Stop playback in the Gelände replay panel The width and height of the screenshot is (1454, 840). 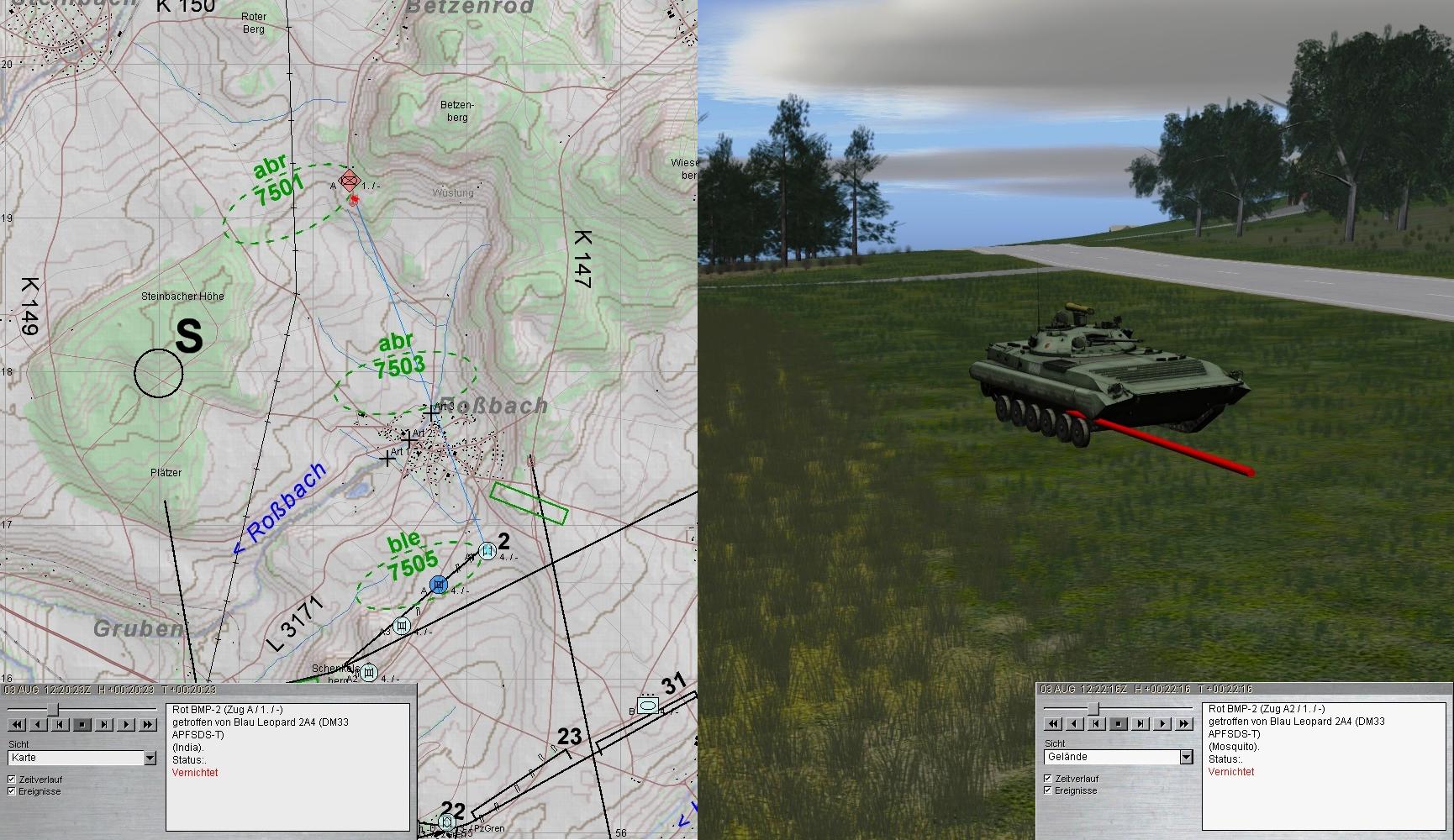point(1119,723)
